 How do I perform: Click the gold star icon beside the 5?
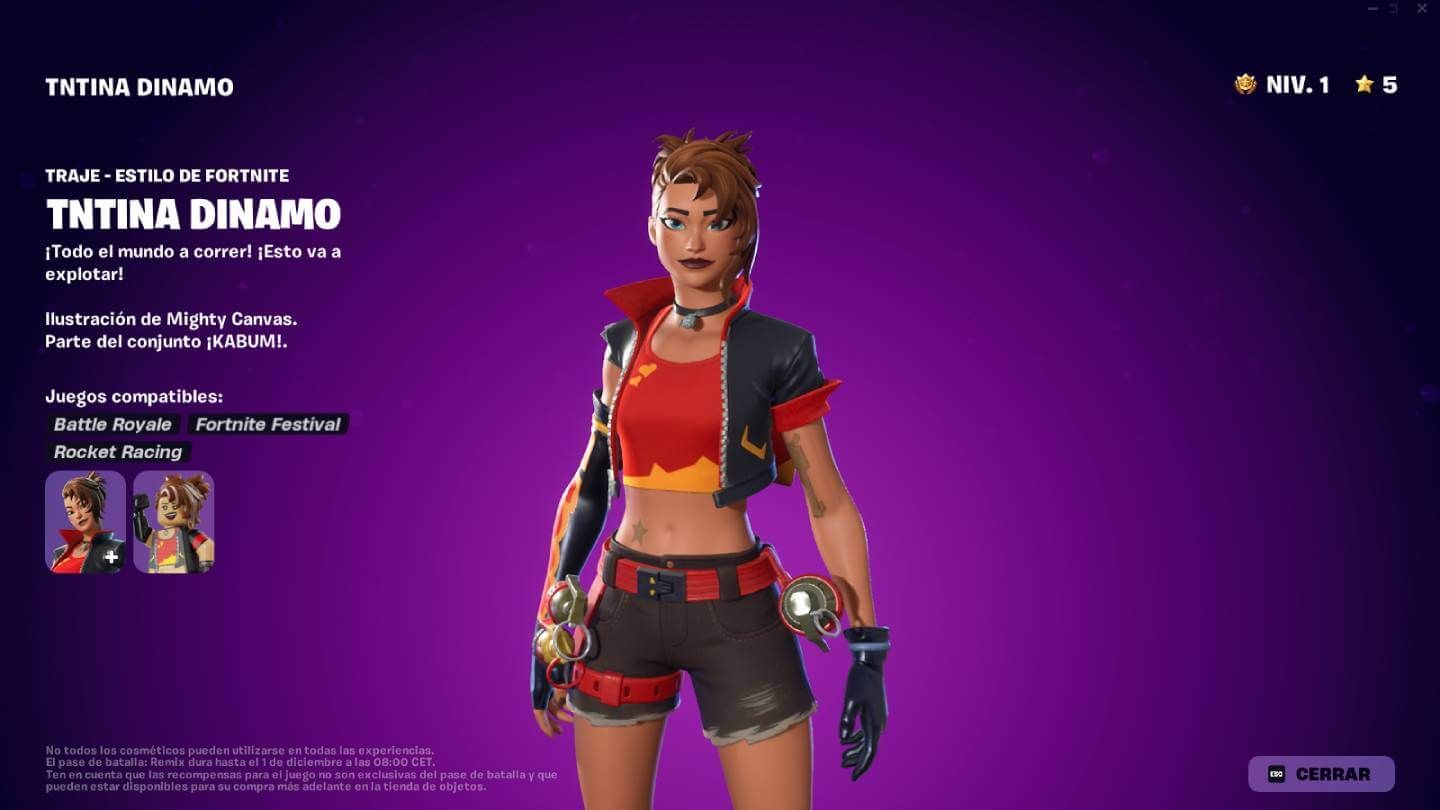(x=1362, y=87)
